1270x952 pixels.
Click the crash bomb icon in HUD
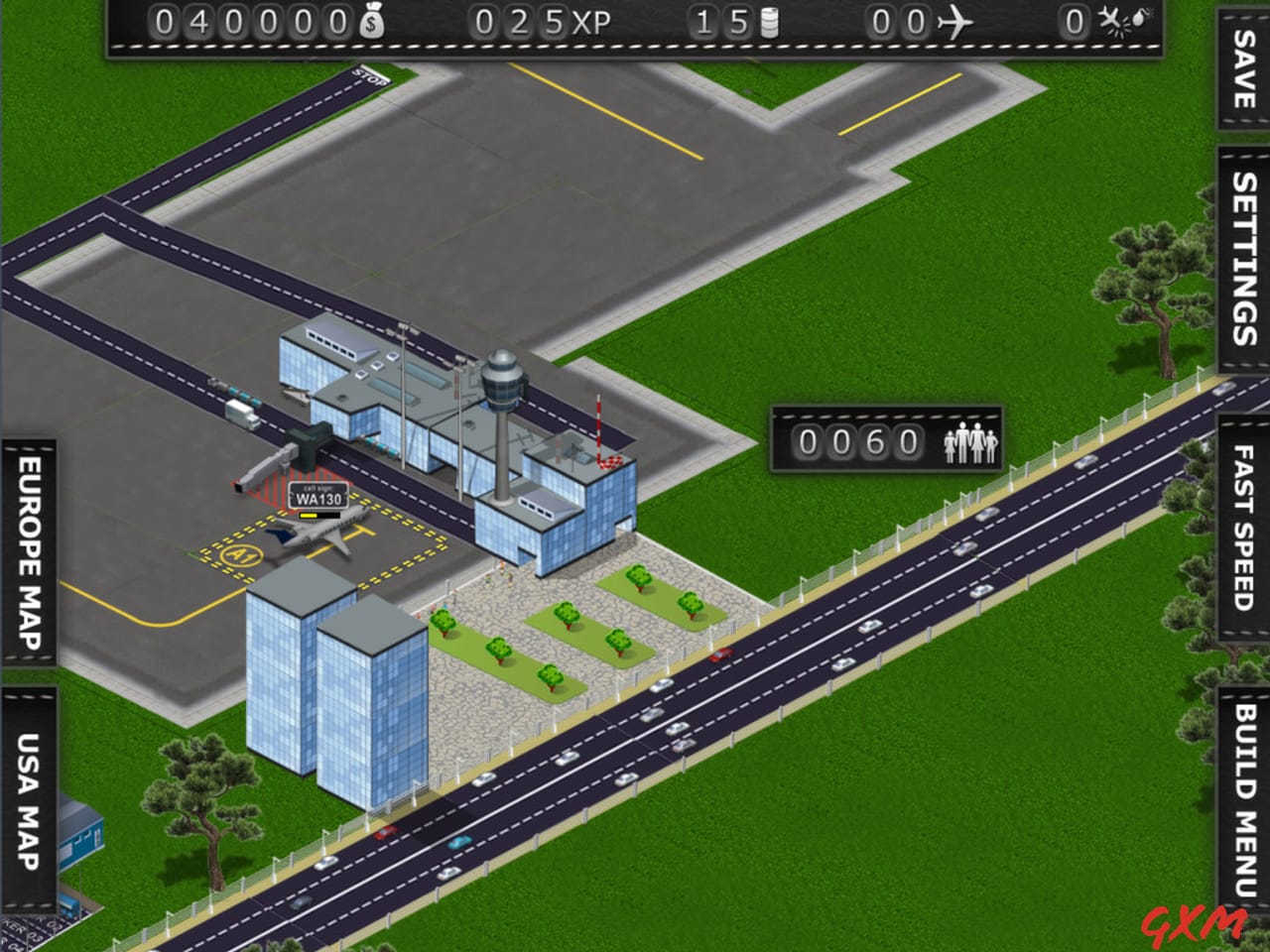[x=1119, y=22]
